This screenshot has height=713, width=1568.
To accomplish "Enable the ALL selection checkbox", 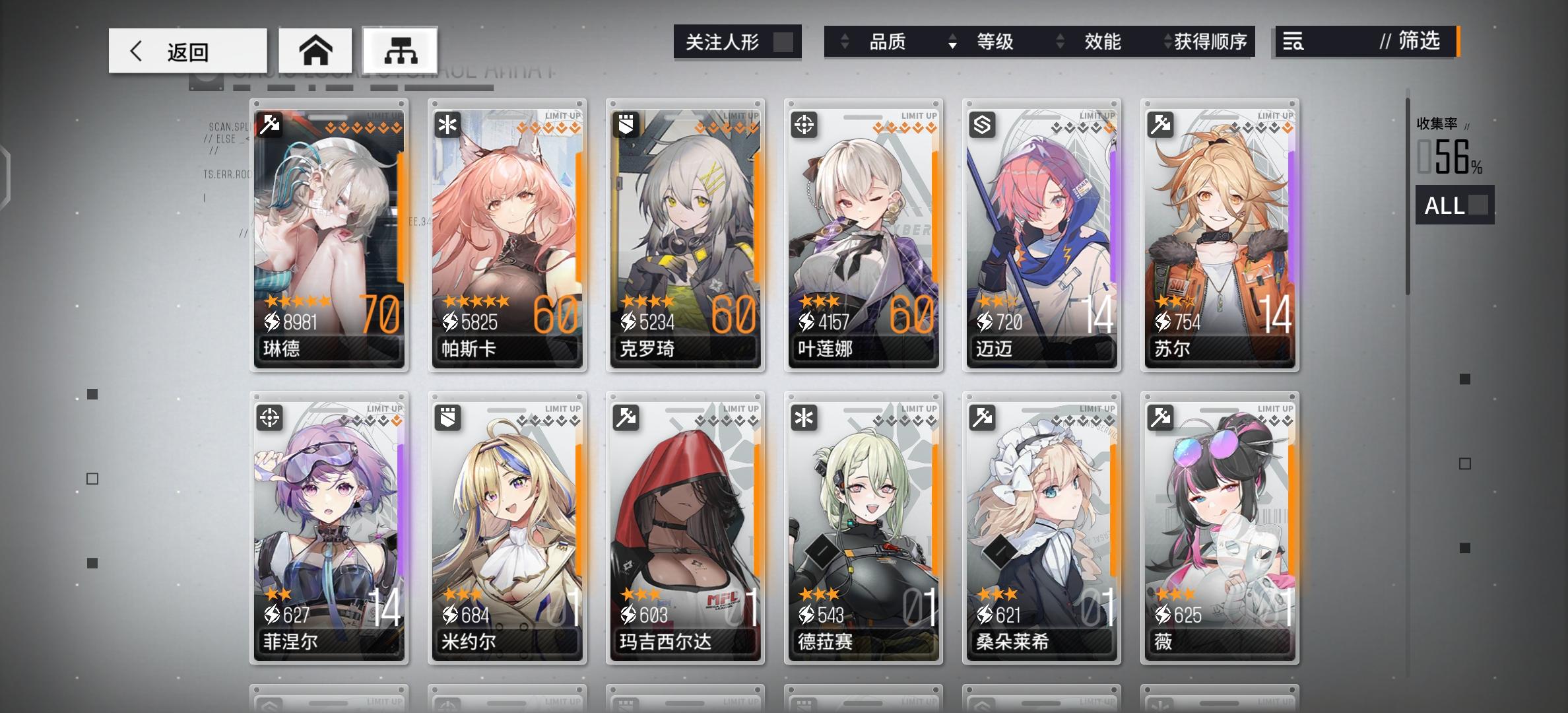I will point(1477,206).
